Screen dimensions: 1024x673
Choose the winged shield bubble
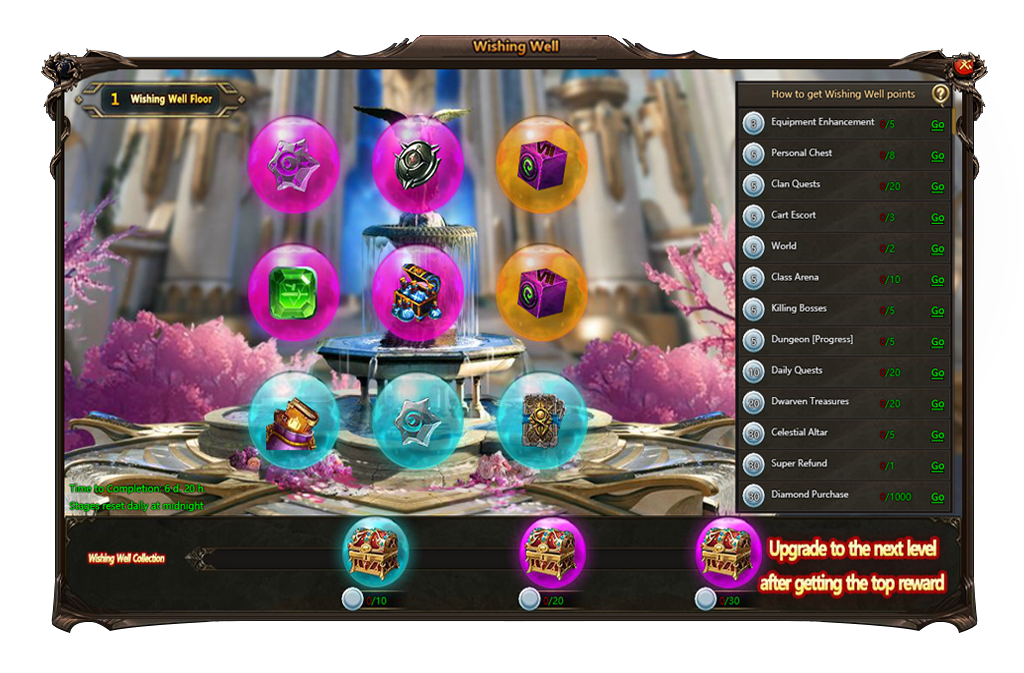click(417, 163)
